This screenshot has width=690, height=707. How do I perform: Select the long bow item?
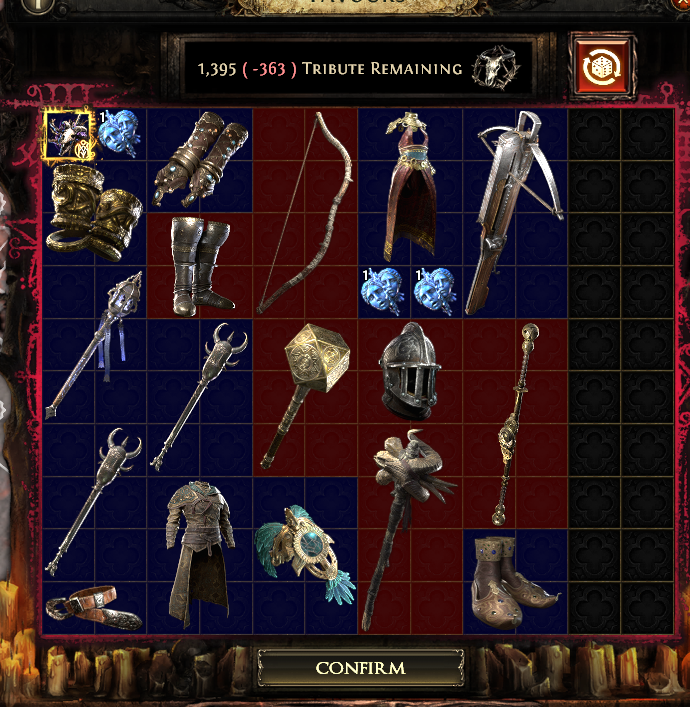(x=305, y=212)
